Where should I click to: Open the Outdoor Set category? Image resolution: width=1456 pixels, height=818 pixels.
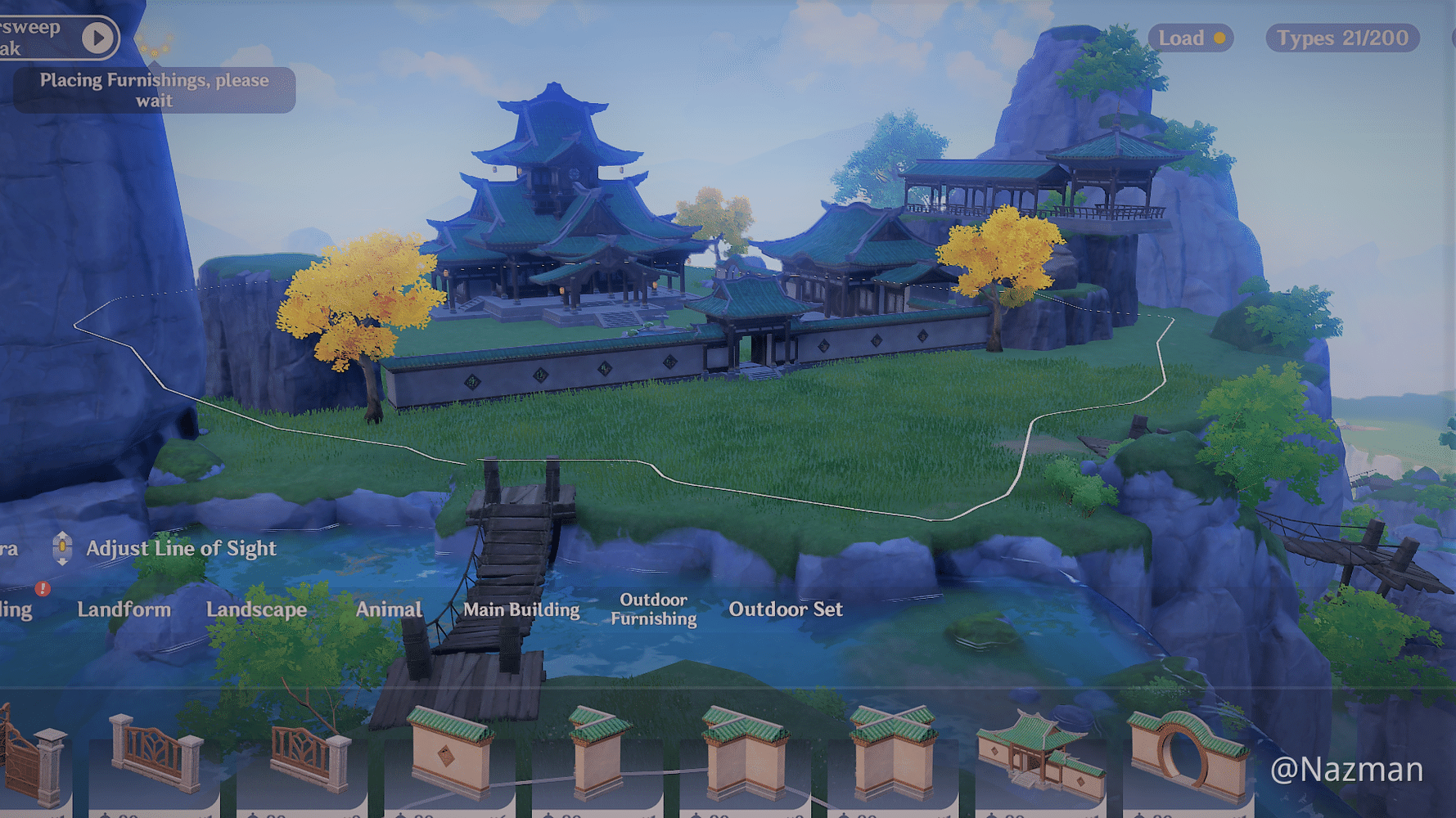[x=784, y=609]
